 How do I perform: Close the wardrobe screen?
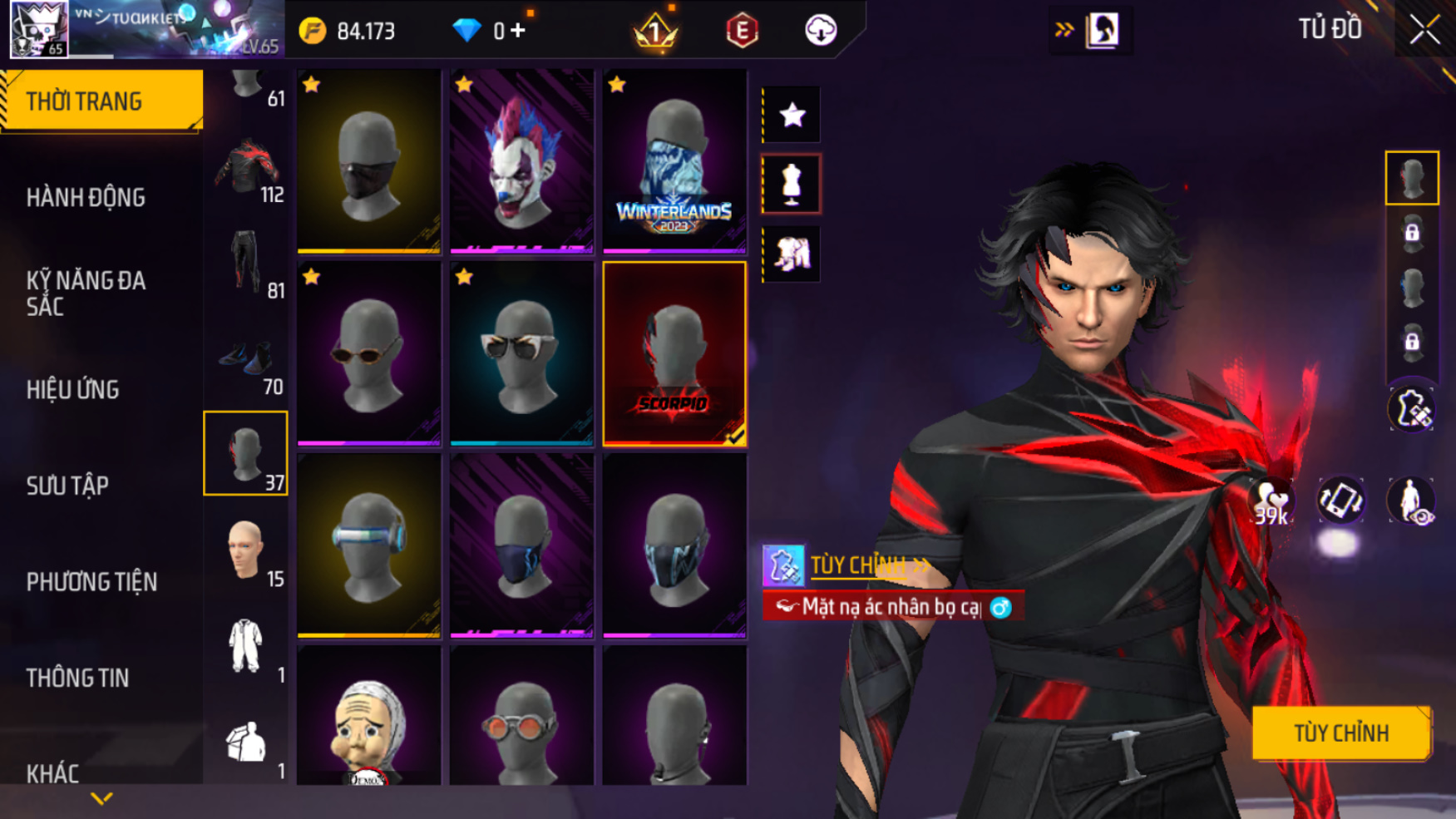click(1424, 30)
